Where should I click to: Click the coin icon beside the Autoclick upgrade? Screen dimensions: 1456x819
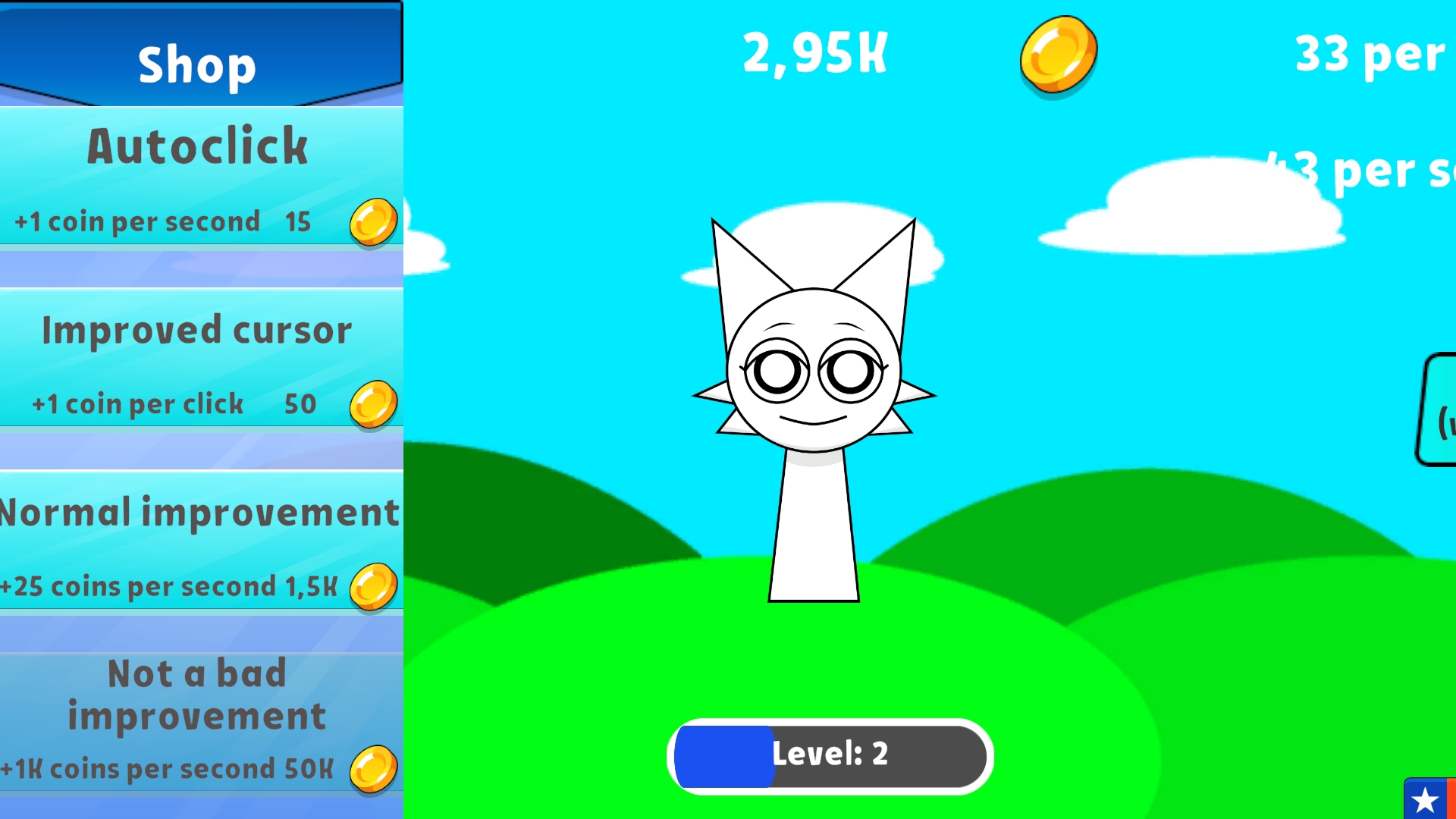[x=372, y=221]
